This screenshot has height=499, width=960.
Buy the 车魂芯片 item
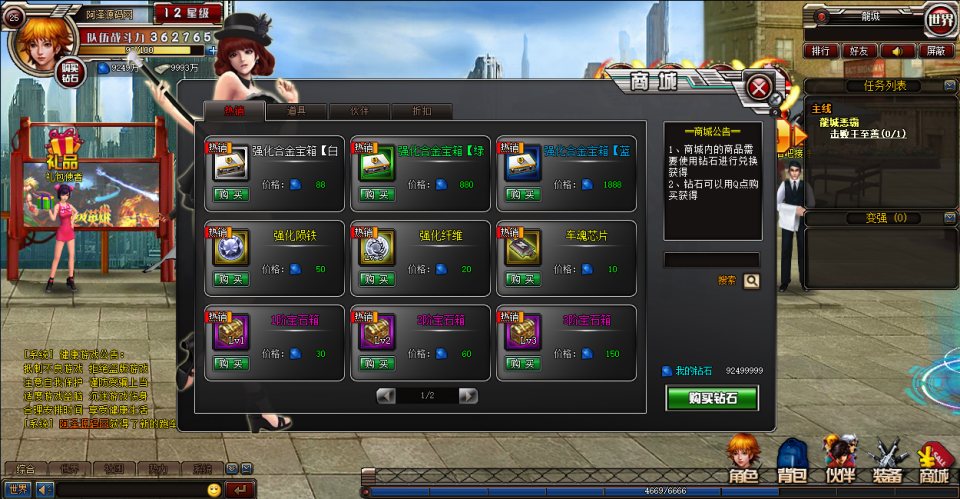tap(523, 279)
